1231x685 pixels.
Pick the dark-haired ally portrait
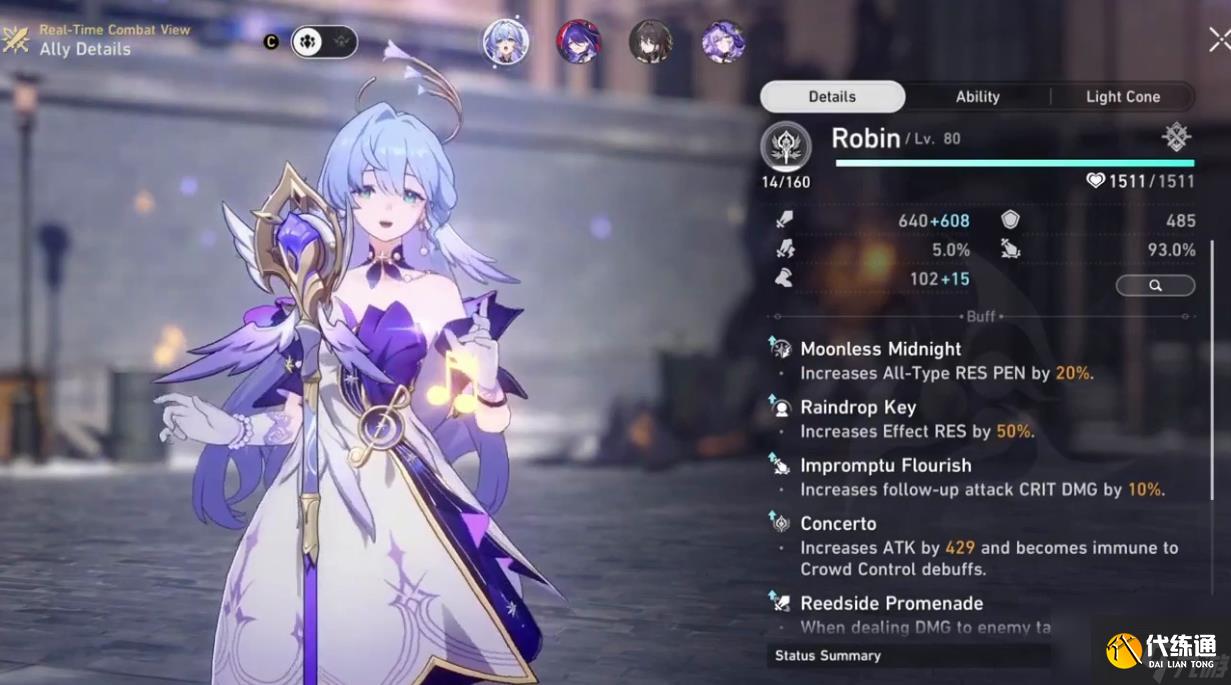[x=650, y=42]
